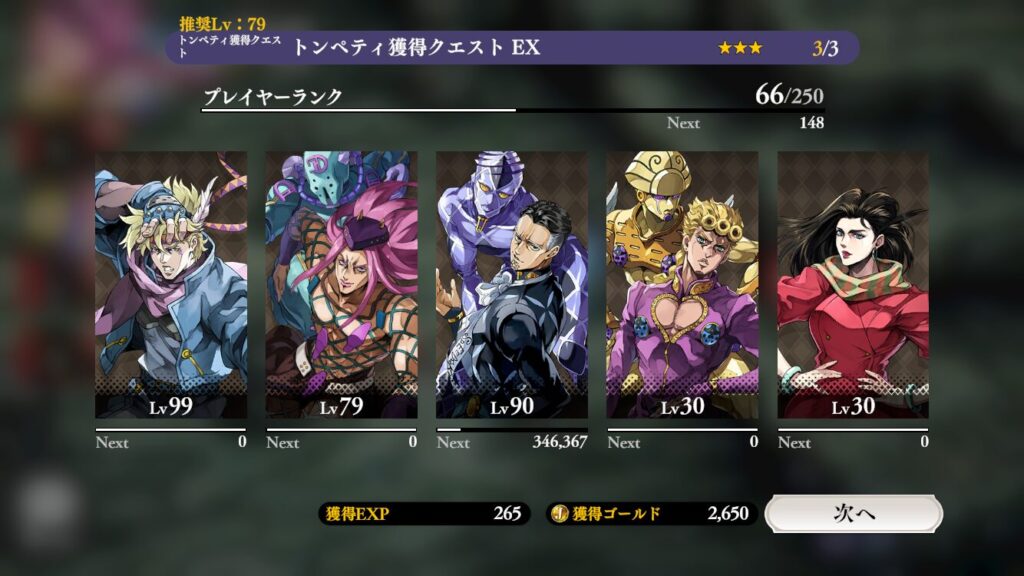1024x576 pixels.
Task: Click the 次へ (Next) button
Action: pos(853,513)
